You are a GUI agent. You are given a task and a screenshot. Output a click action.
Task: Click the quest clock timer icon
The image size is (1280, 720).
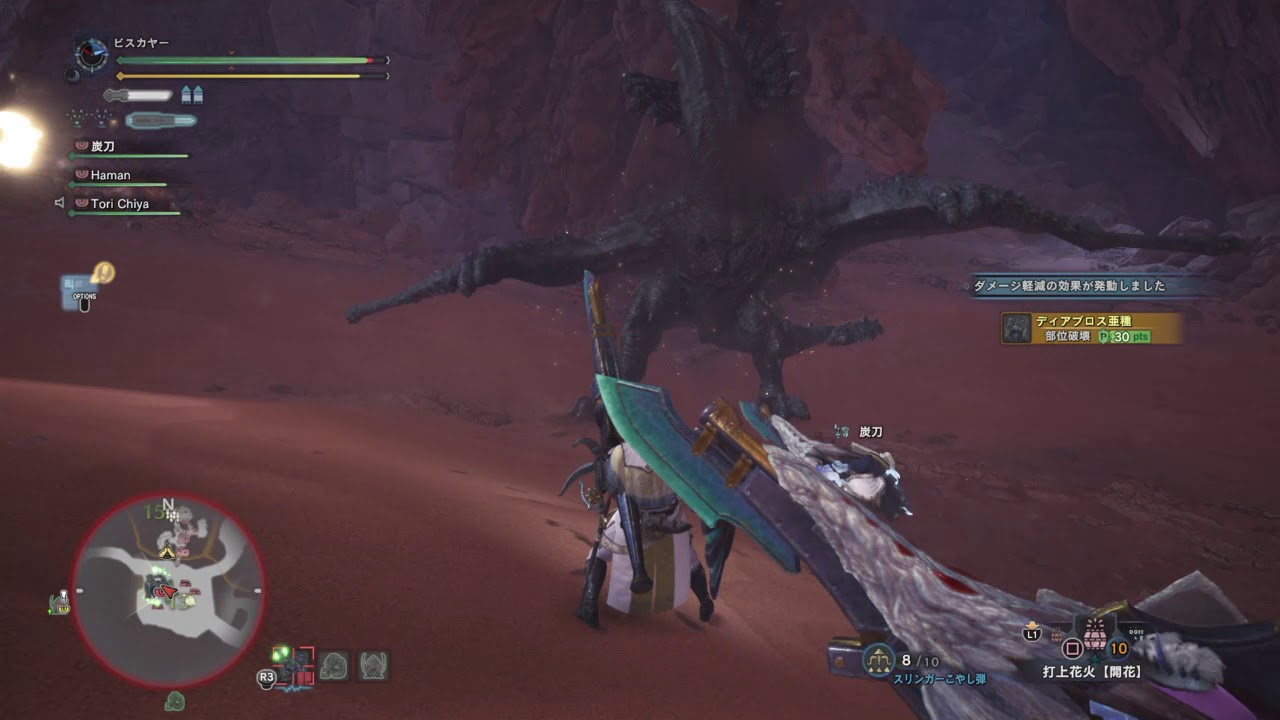point(92,54)
